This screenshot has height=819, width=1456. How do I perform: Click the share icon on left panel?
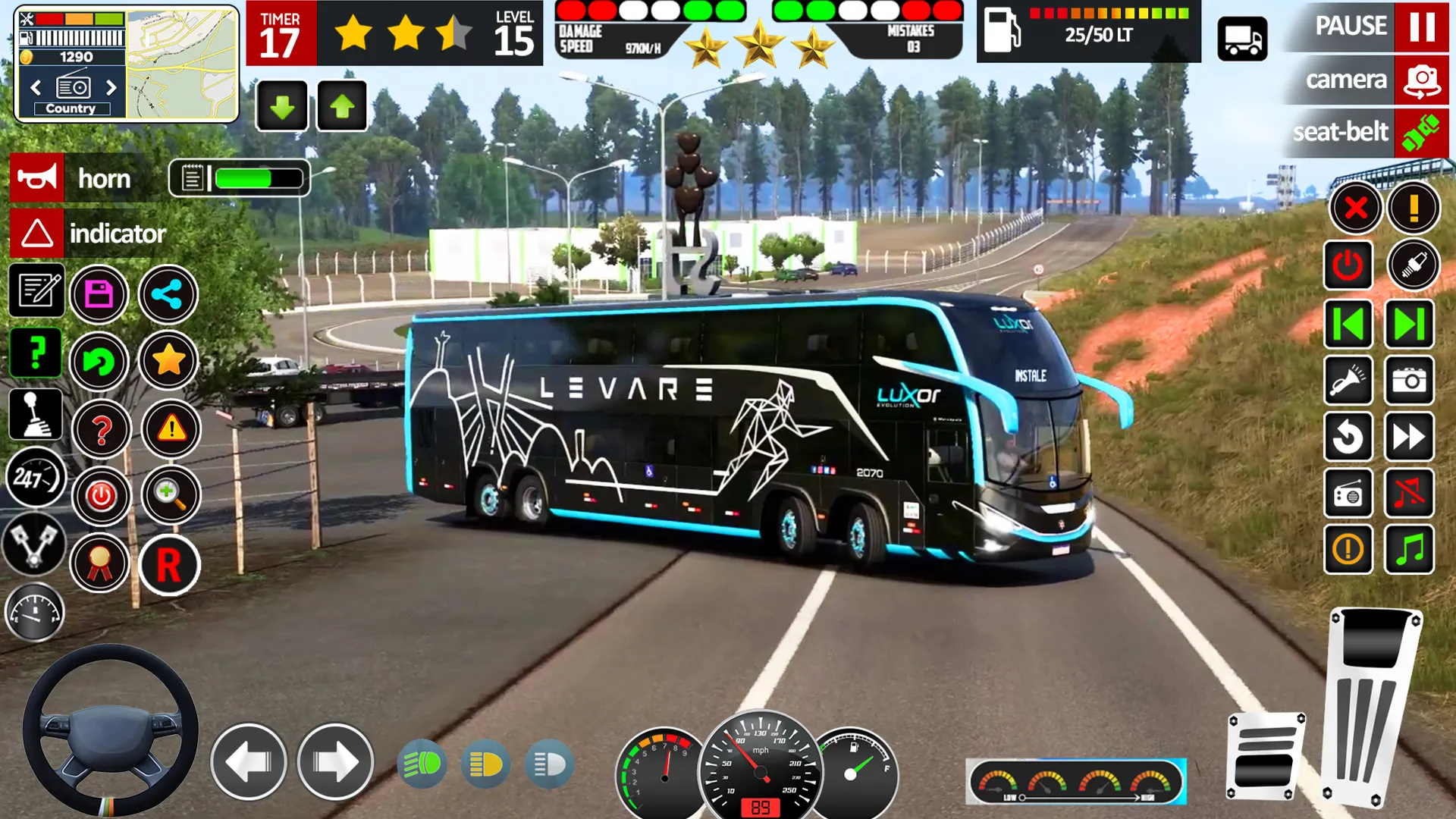point(168,293)
